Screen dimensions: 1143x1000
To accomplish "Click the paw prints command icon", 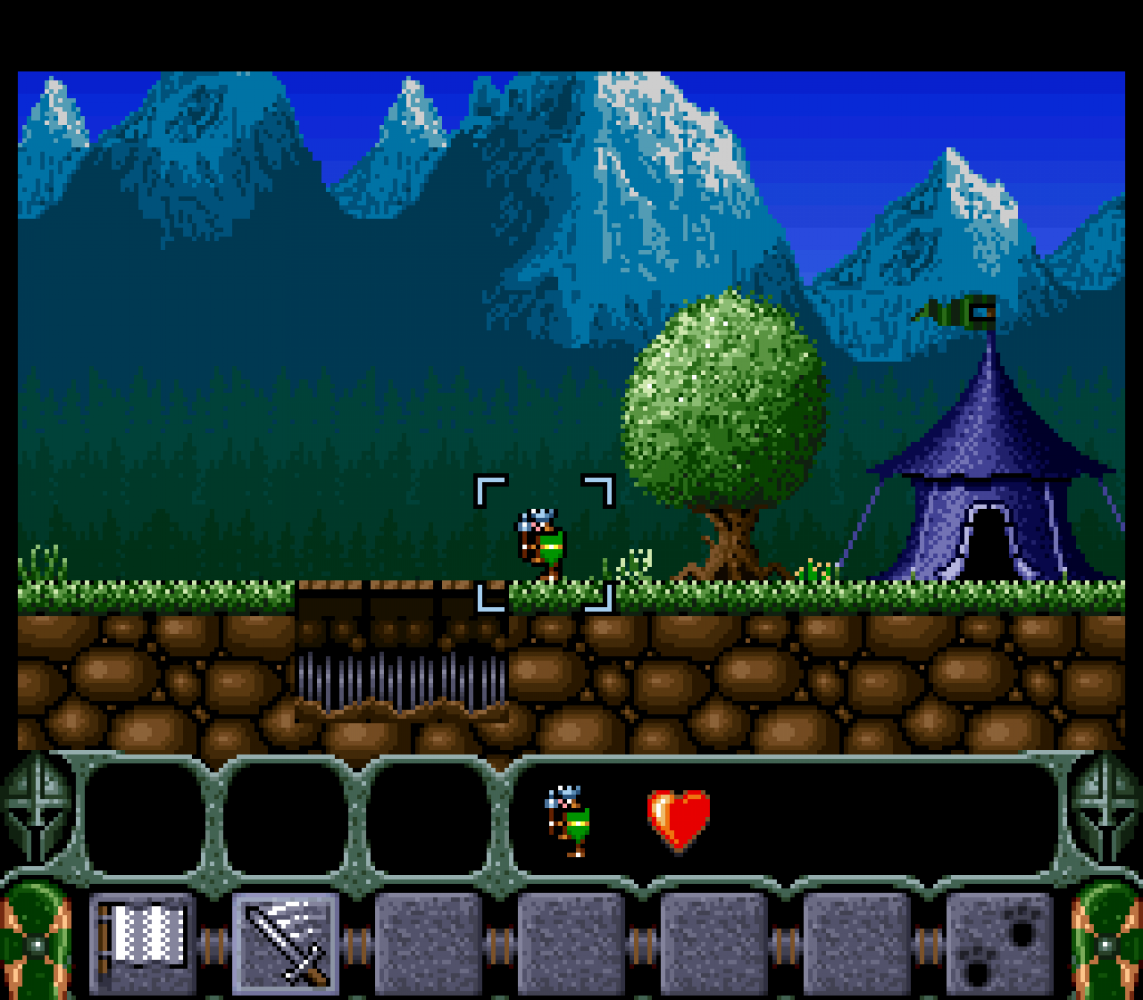I will 999,945.
